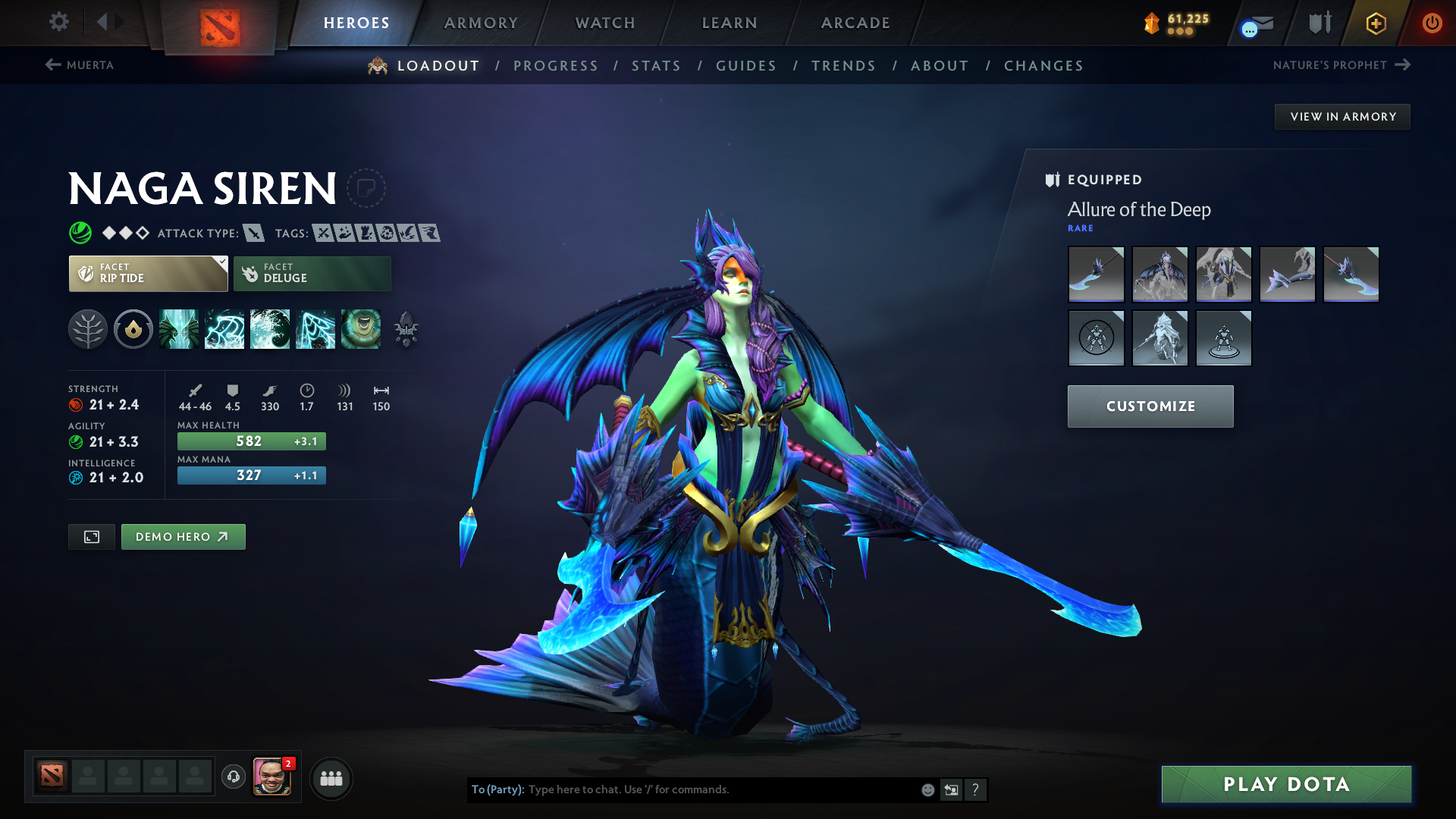Viewport: 1456px width, 819px height.
Task: Open the ARMORY menu
Action: click(480, 23)
